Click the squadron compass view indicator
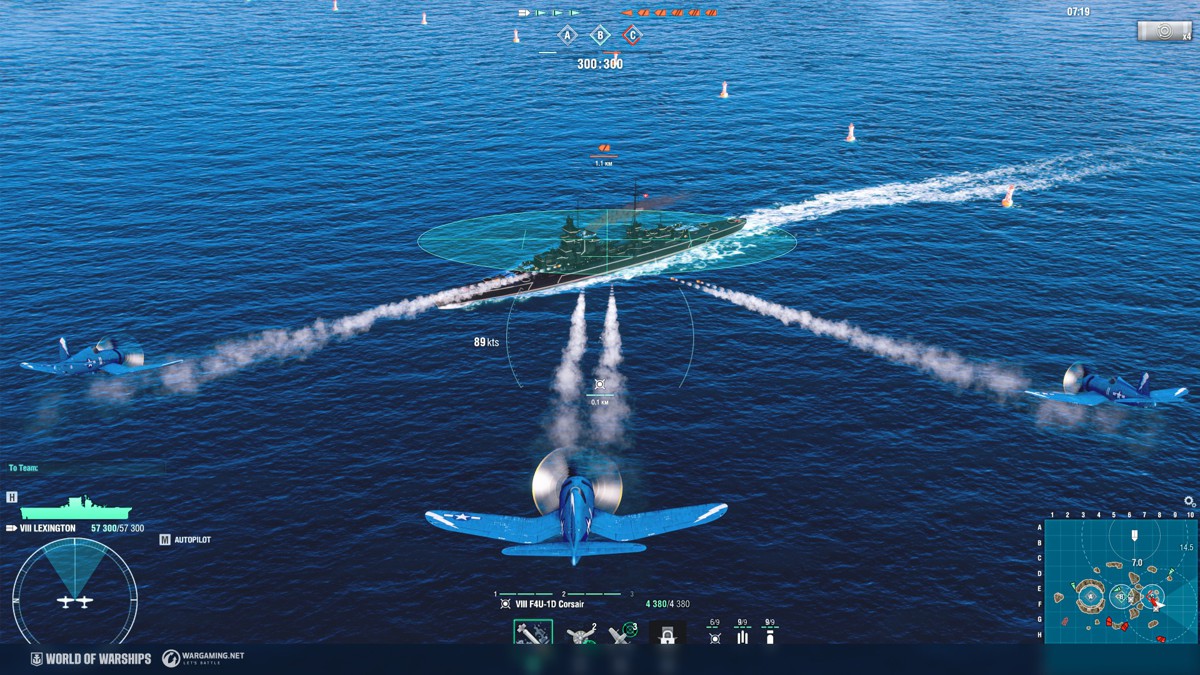The width and height of the screenshot is (1200, 675). pyautogui.click(x=75, y=590)
